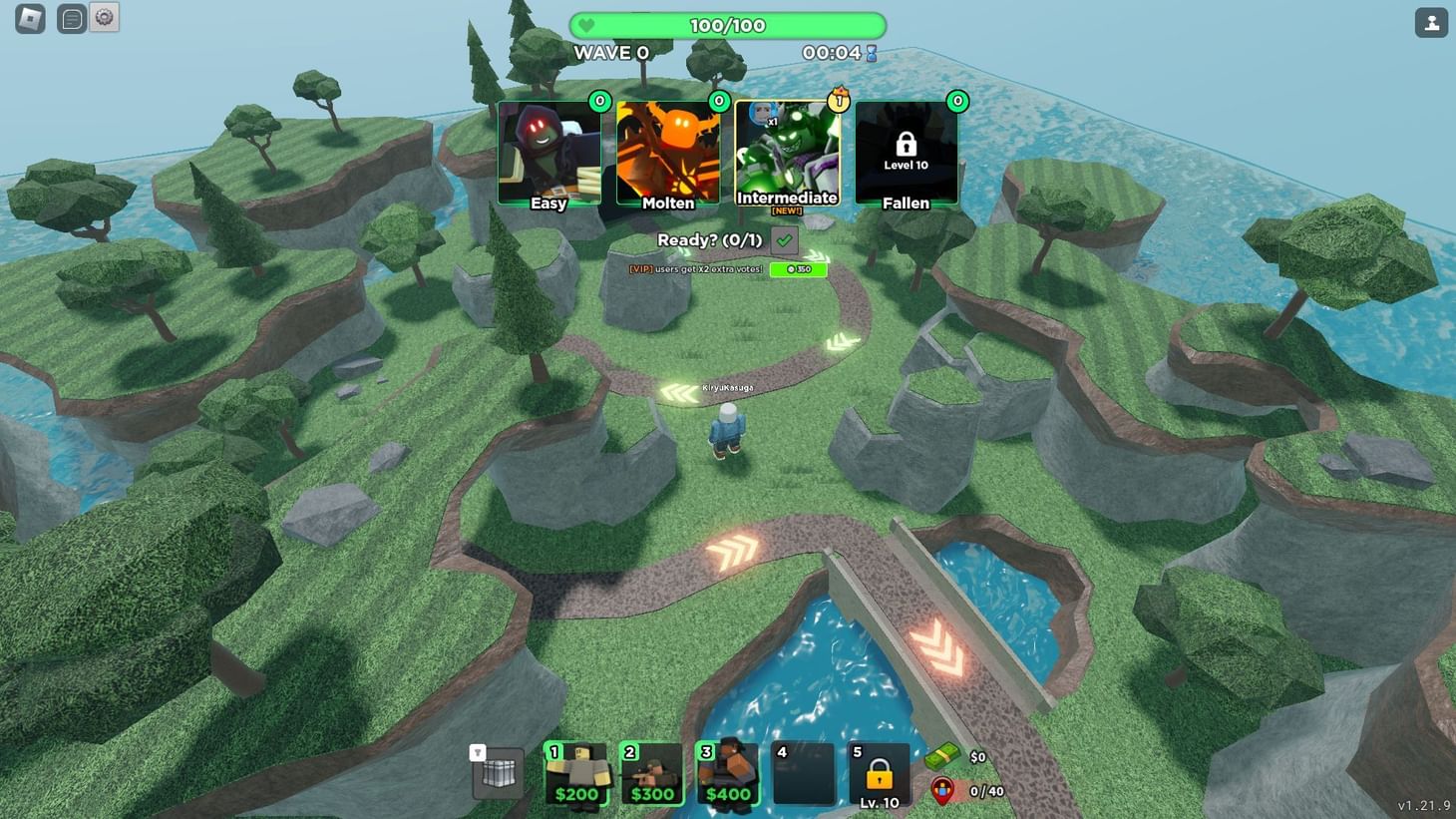
Task: Vote for the Molten difficulty
Action: [x=668, y=152]
